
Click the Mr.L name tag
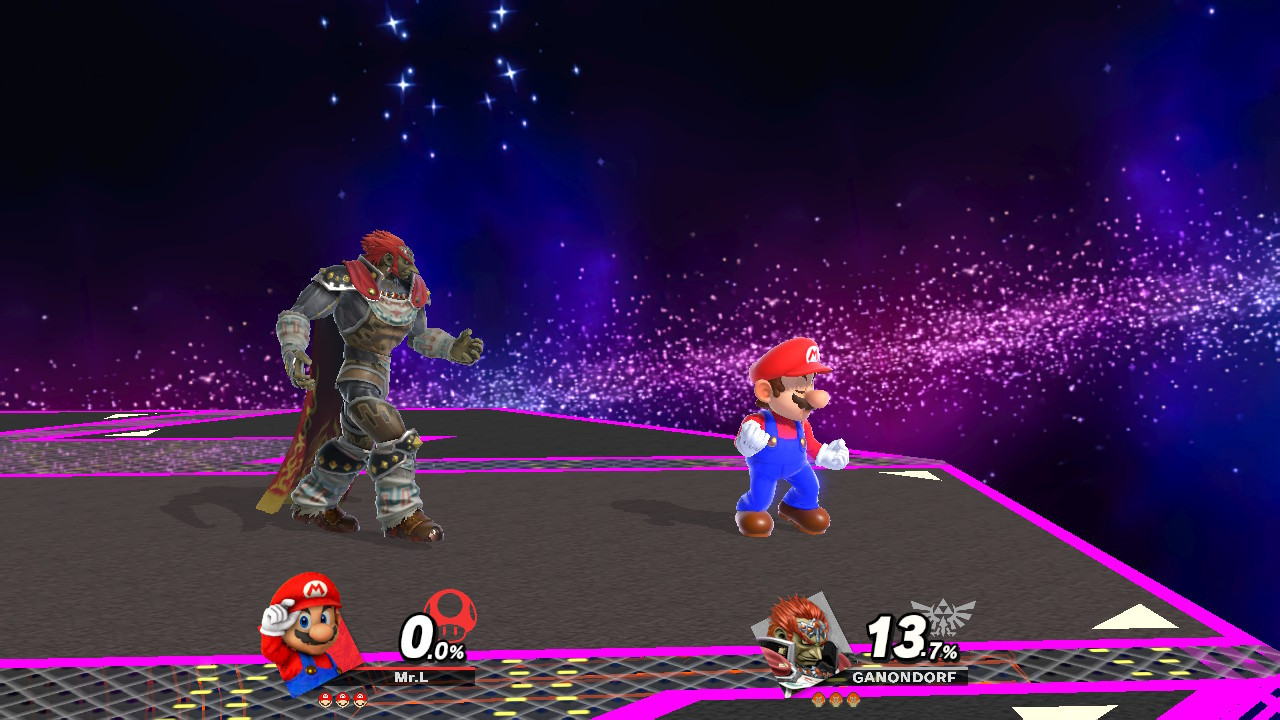tap(412, 676)
